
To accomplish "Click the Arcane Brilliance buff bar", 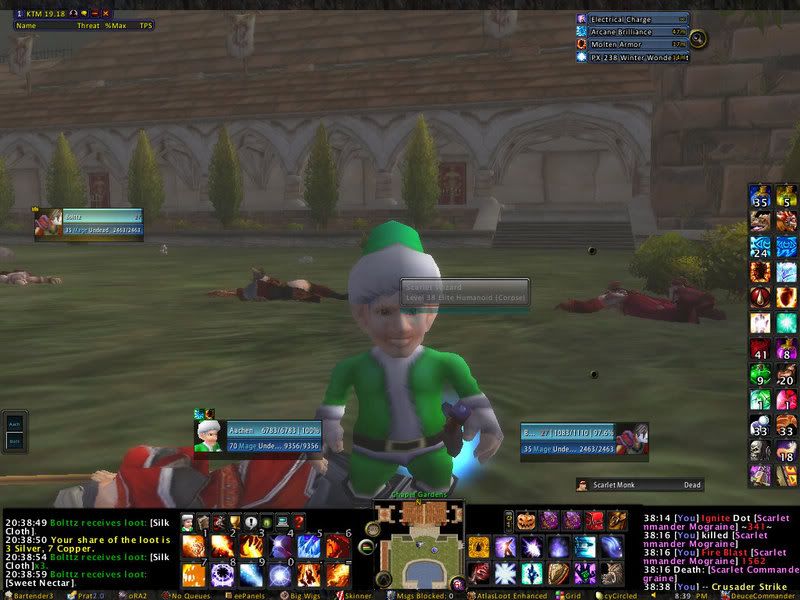I will click(x=632, y=32).
